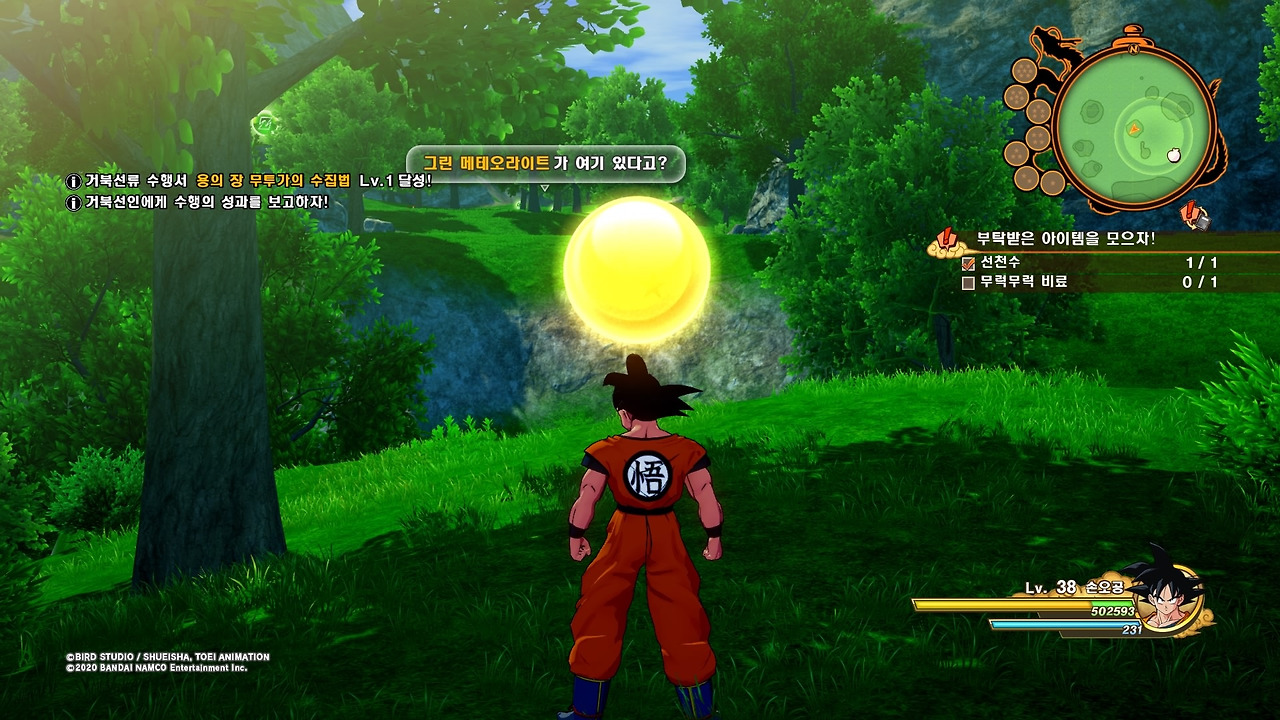This screenshot has height=720, width=1280.
Task: Open the 거북선류 수행서 Lv.1 달성 notification
Action: pyautogui.click(x=250, y=181)
